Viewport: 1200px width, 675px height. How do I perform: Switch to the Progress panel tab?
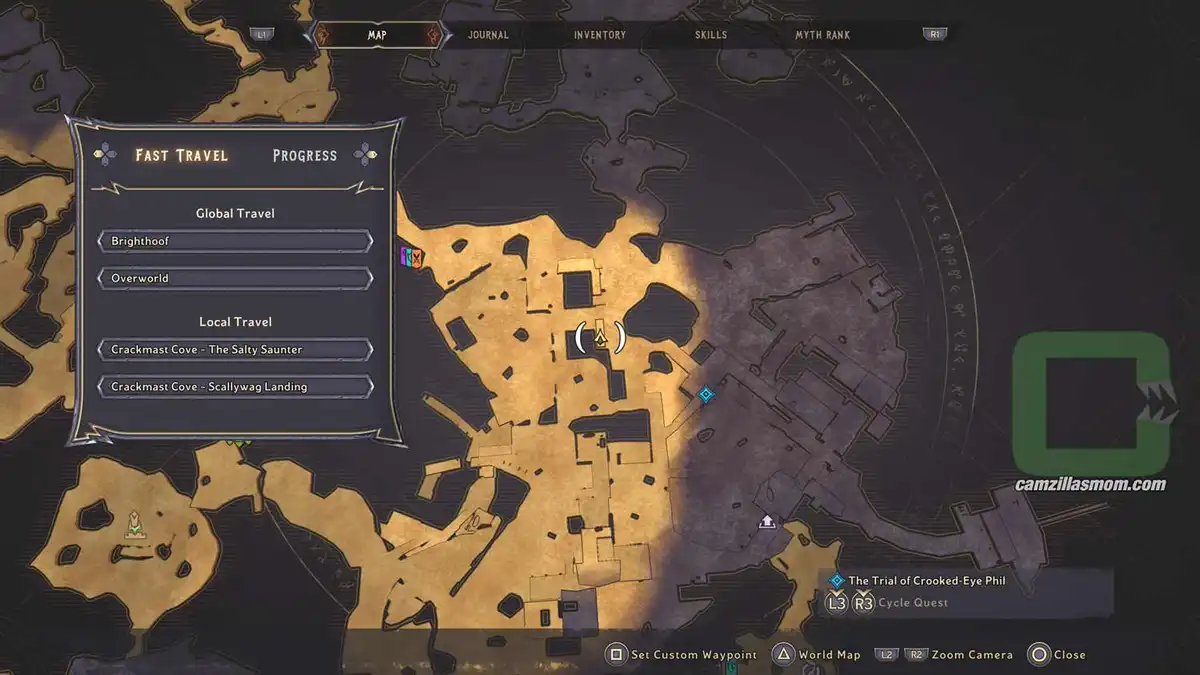click(305, 155)
